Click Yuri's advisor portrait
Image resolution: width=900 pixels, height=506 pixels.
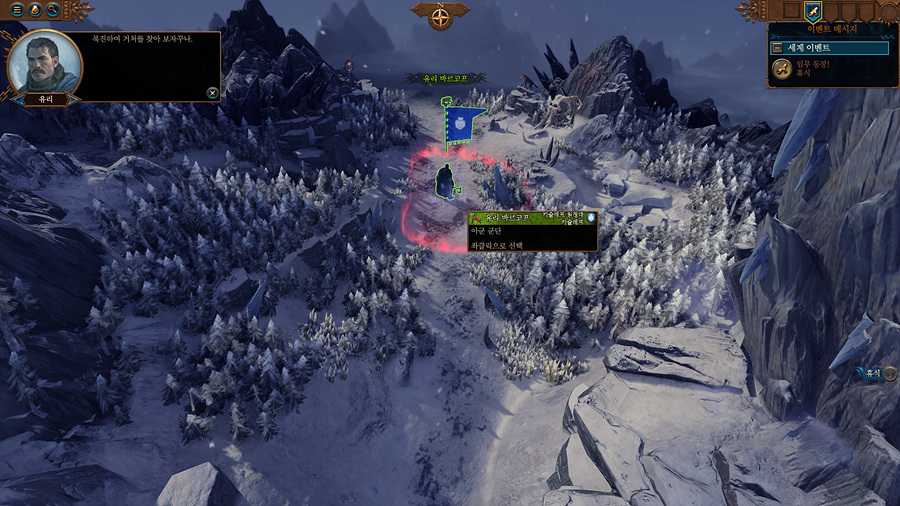pos(44,61)
